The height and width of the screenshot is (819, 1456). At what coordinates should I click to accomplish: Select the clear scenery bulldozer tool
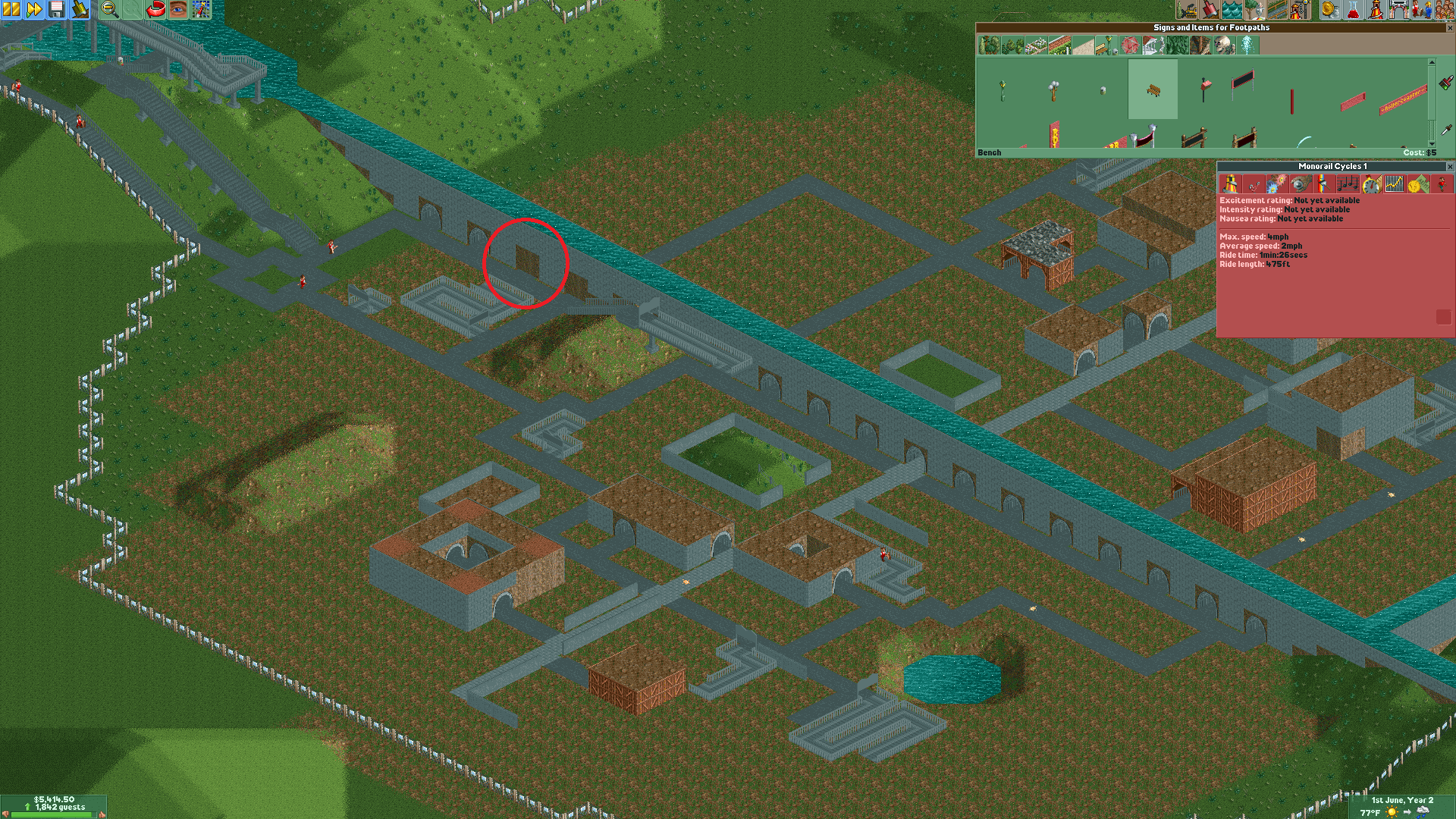(x=1188, y=11)
